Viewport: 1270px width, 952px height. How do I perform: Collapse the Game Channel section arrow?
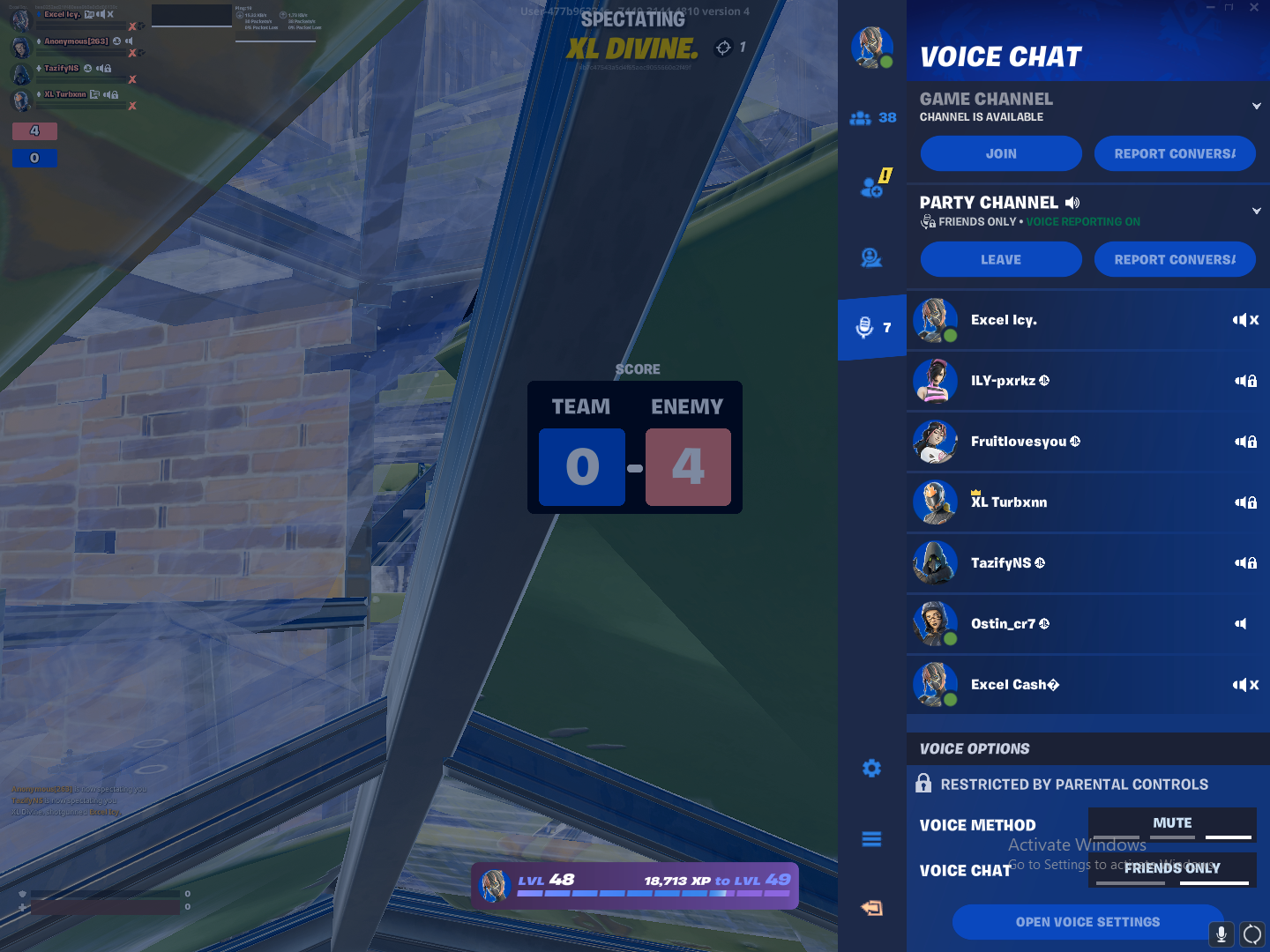pyautogui.click(x=1256, y=107)
